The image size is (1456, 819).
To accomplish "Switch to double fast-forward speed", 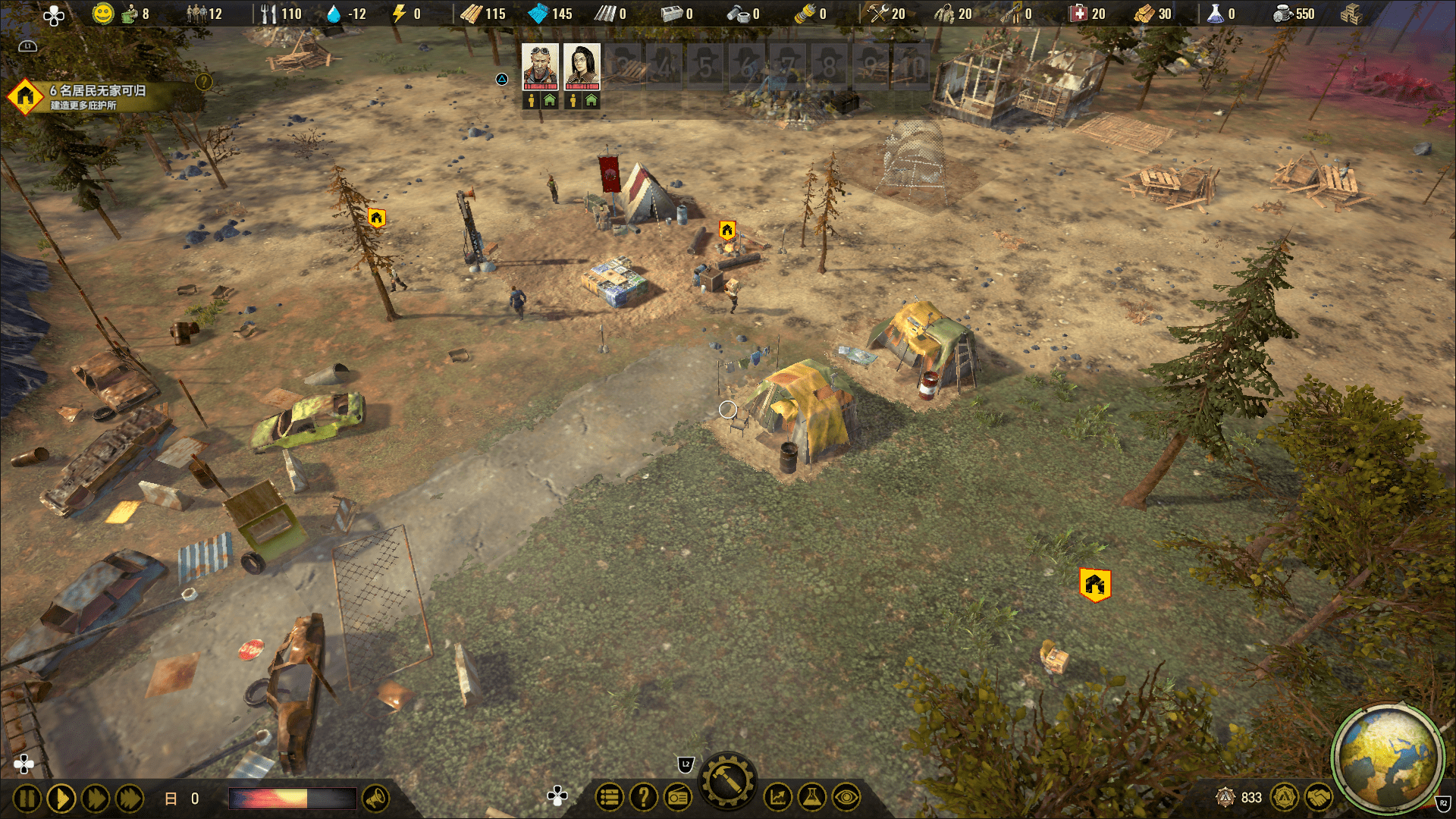I will click(96, 799).
